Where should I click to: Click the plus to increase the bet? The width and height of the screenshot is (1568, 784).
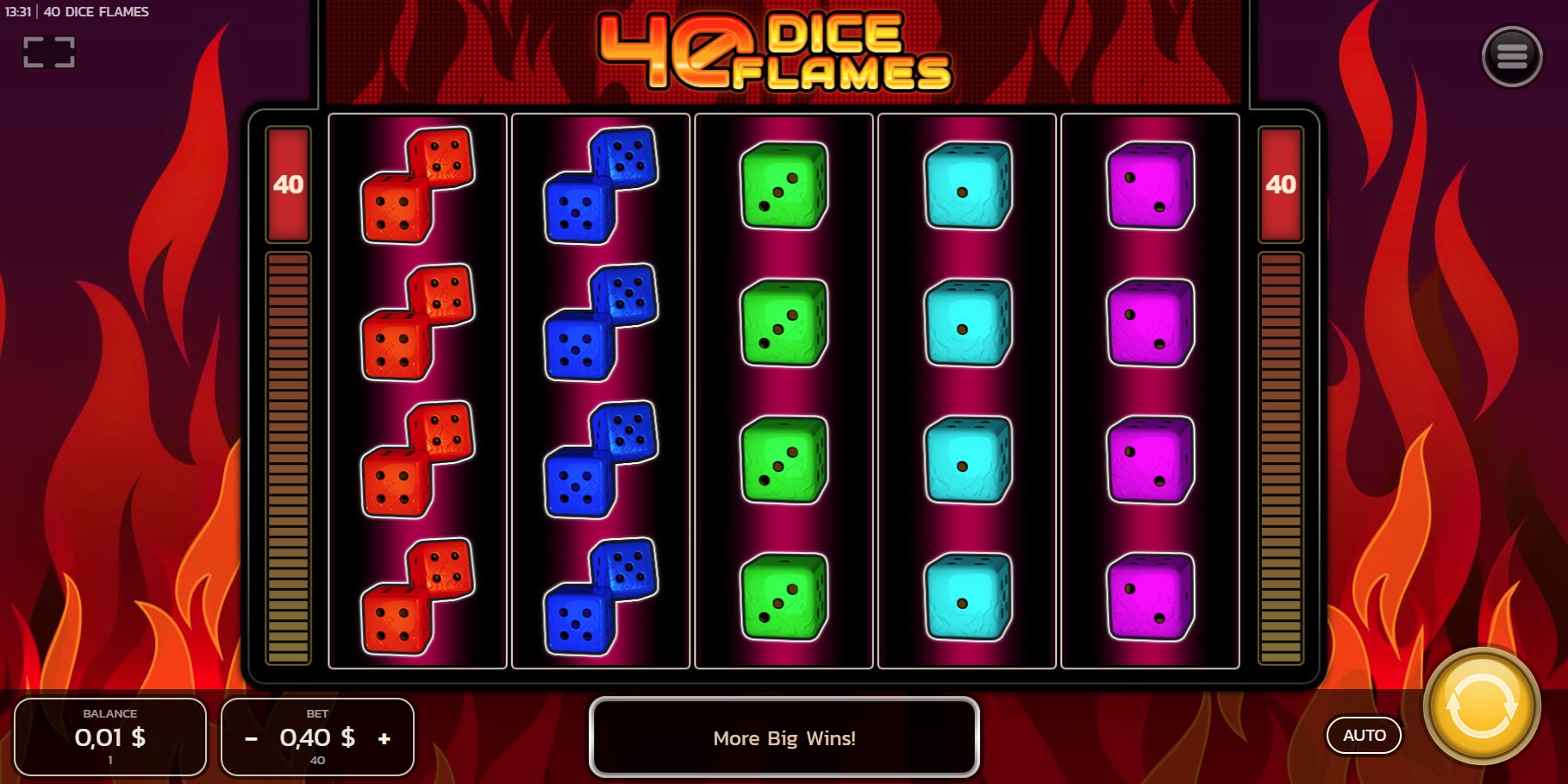384,737
